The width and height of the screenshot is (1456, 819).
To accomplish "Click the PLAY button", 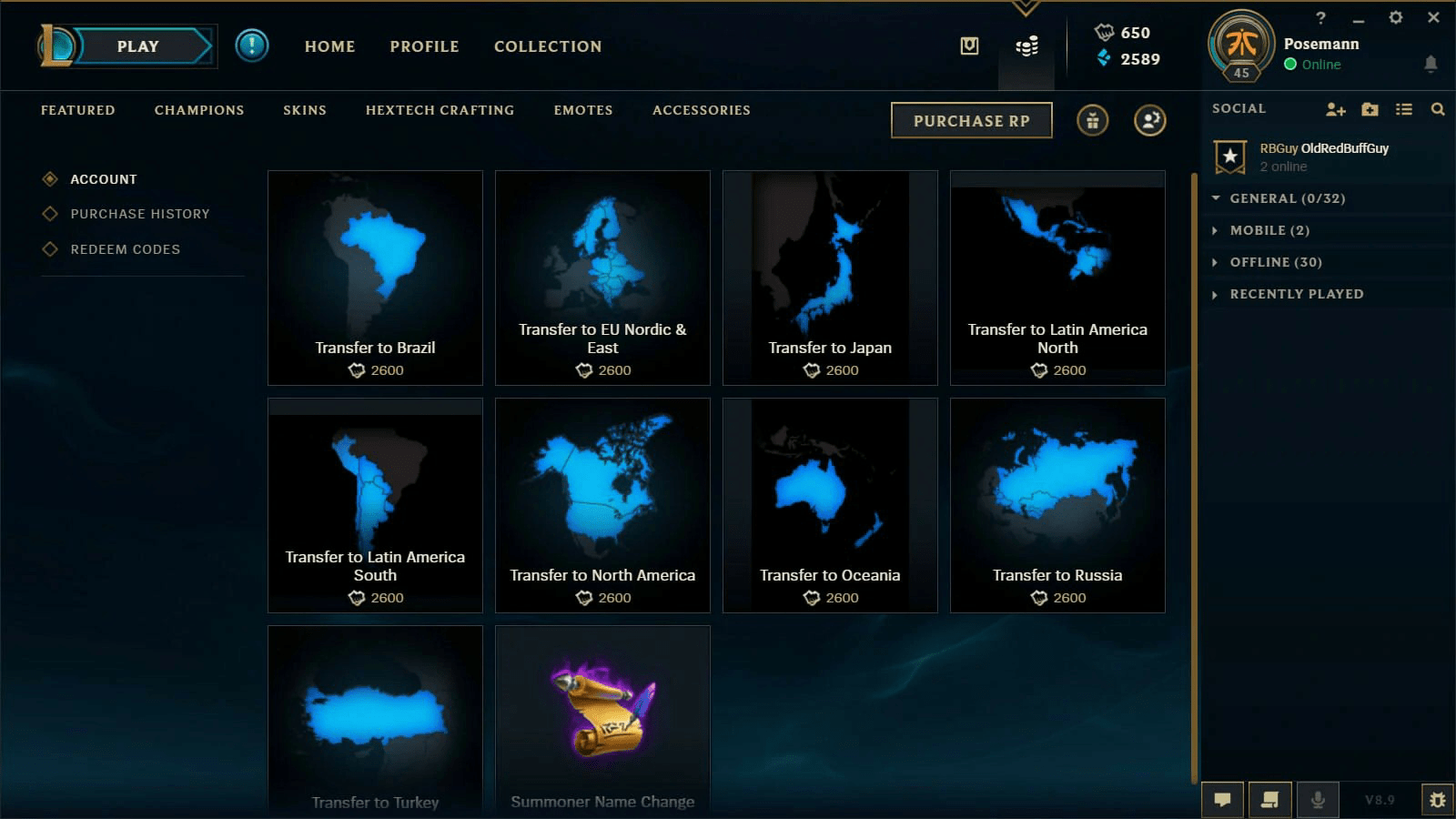I will [x=138, y=46].
